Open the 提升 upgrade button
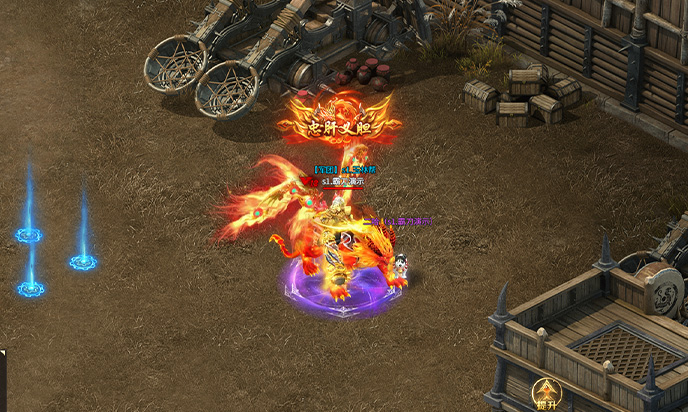 pyautogui.click(x=546, y=392)
